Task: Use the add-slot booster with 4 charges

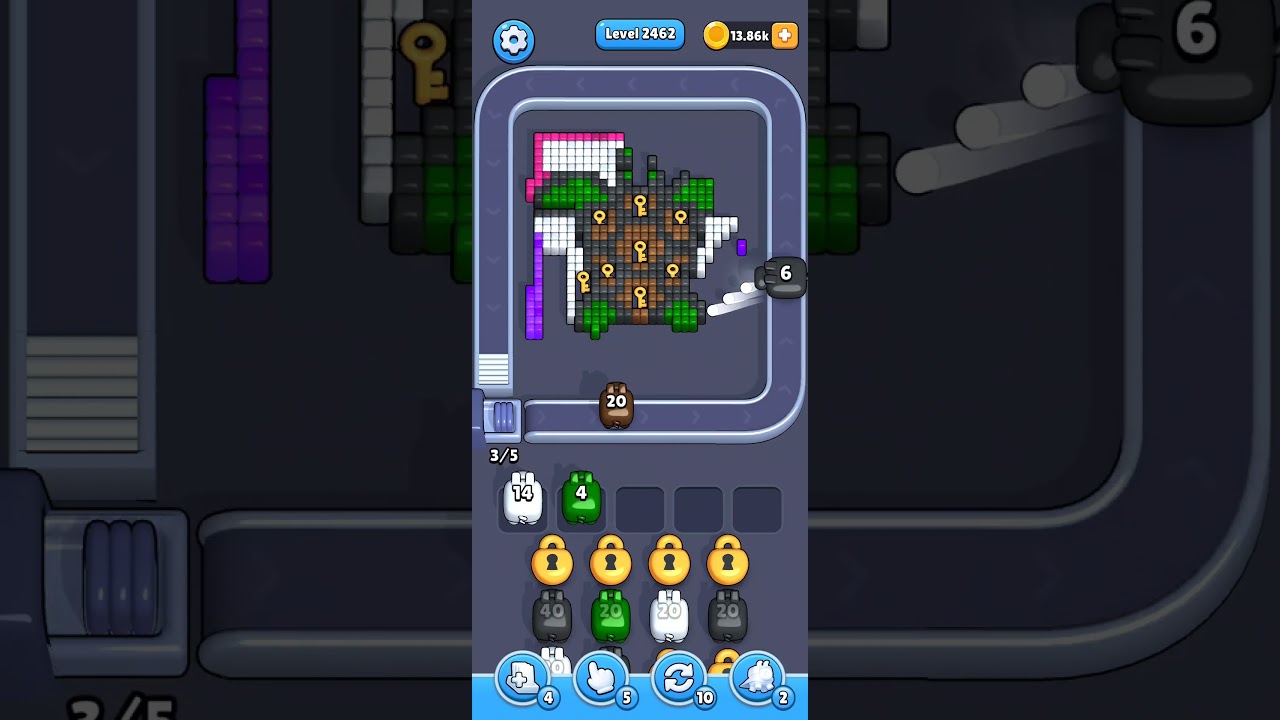Action: [x=521, y=678]
